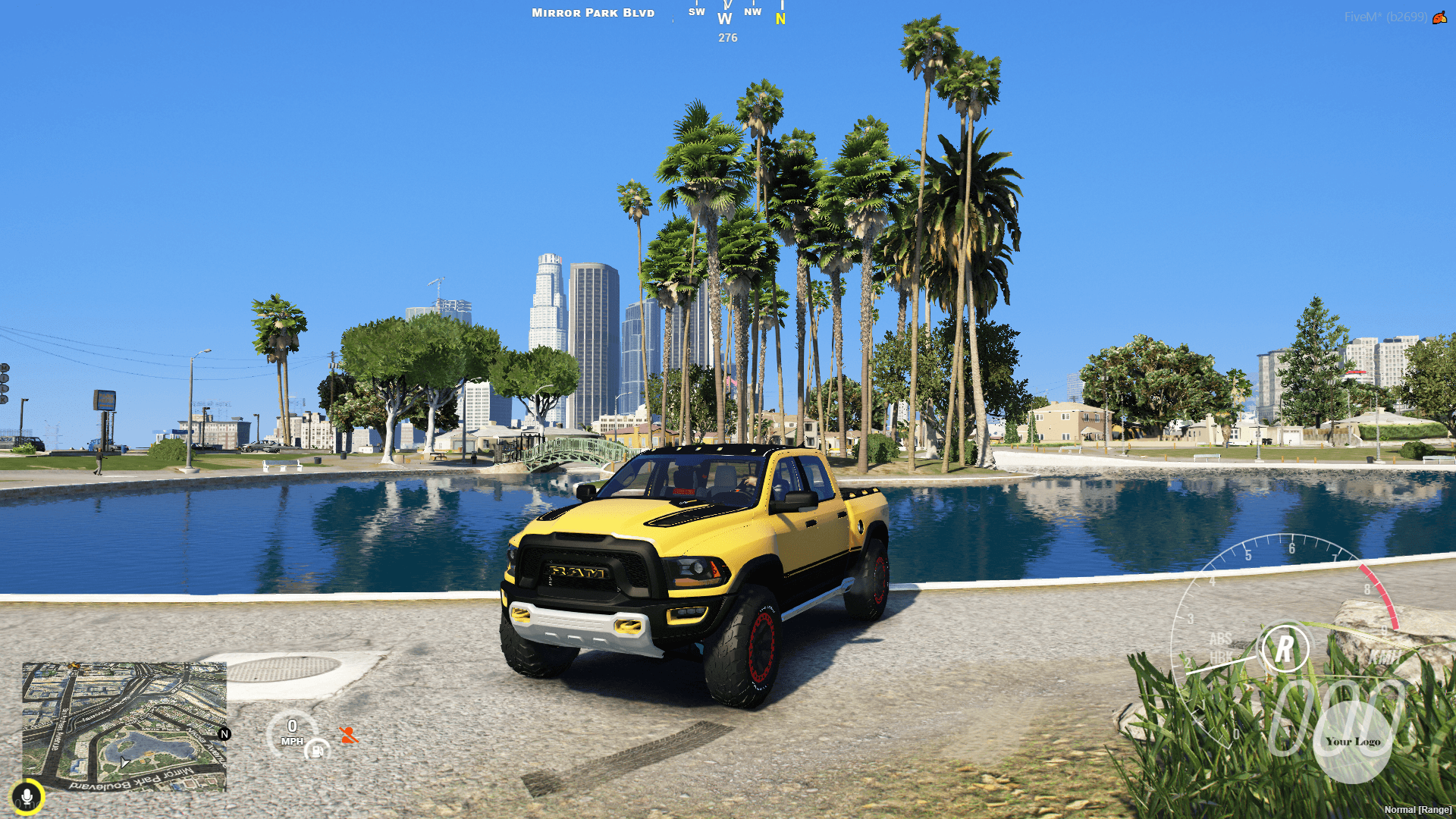Select the North marker on the minimap
Image resolution: width=1456 pixels, height=819 pixels.
[x=224, y=734]
